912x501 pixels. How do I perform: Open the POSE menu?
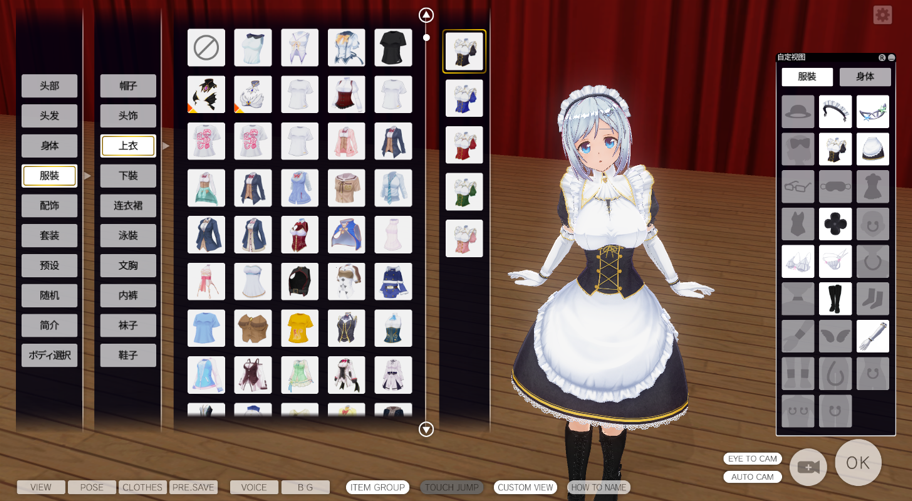coord(92,488)
